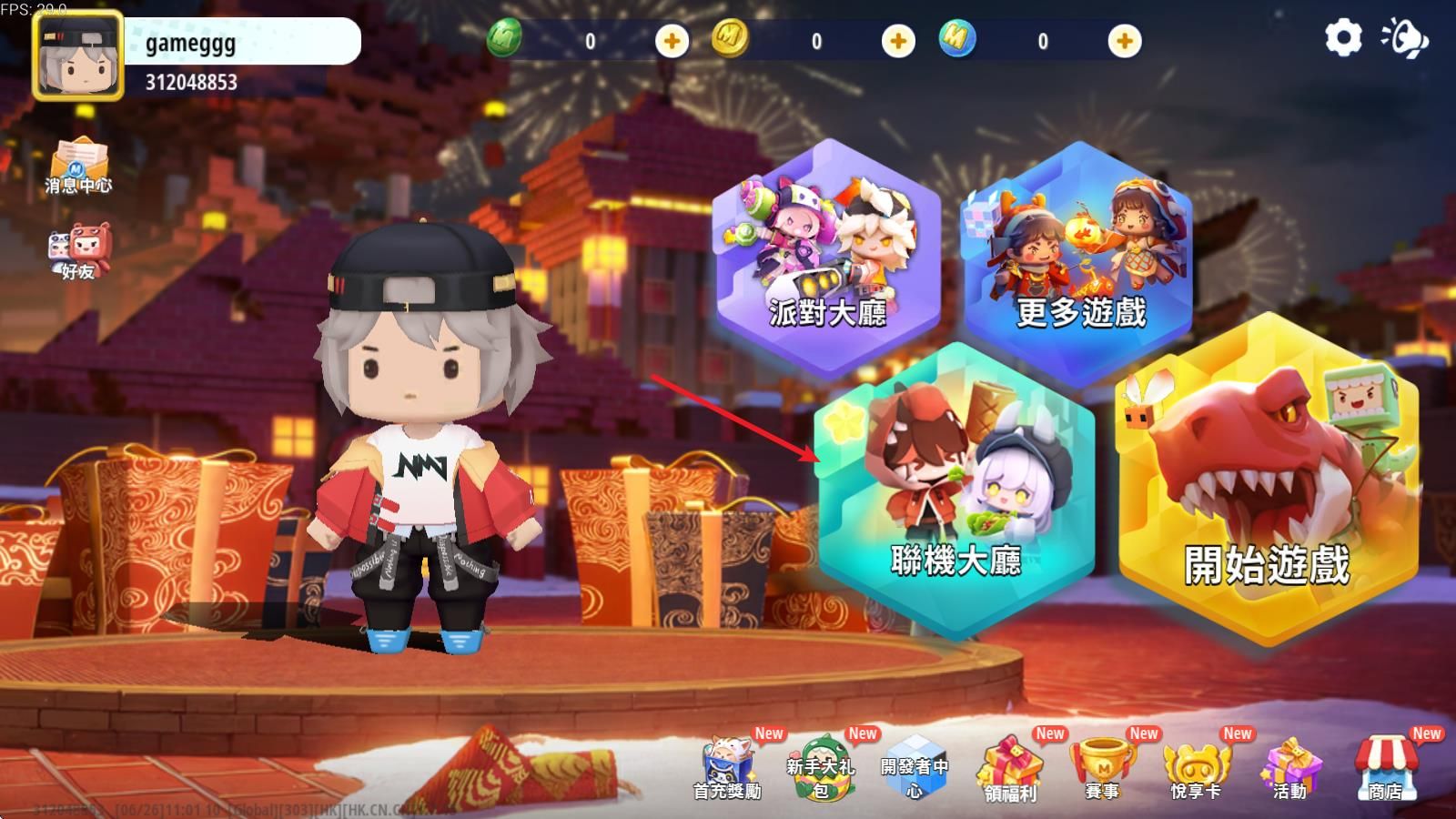Open the 活動 events page
The image size is (1456, 819).
[1290, 769]
